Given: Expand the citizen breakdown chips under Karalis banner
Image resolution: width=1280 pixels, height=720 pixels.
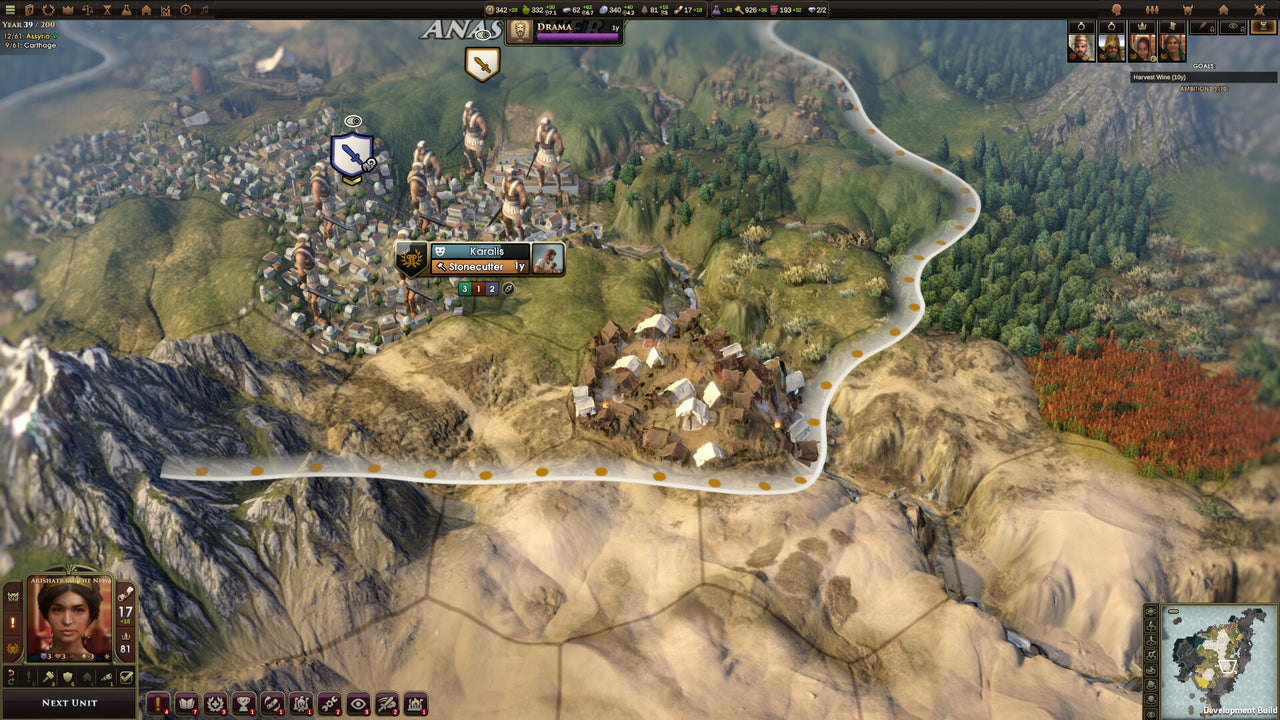Looking at the screenshot, I should pyautogui.click(x=478, y=288).
